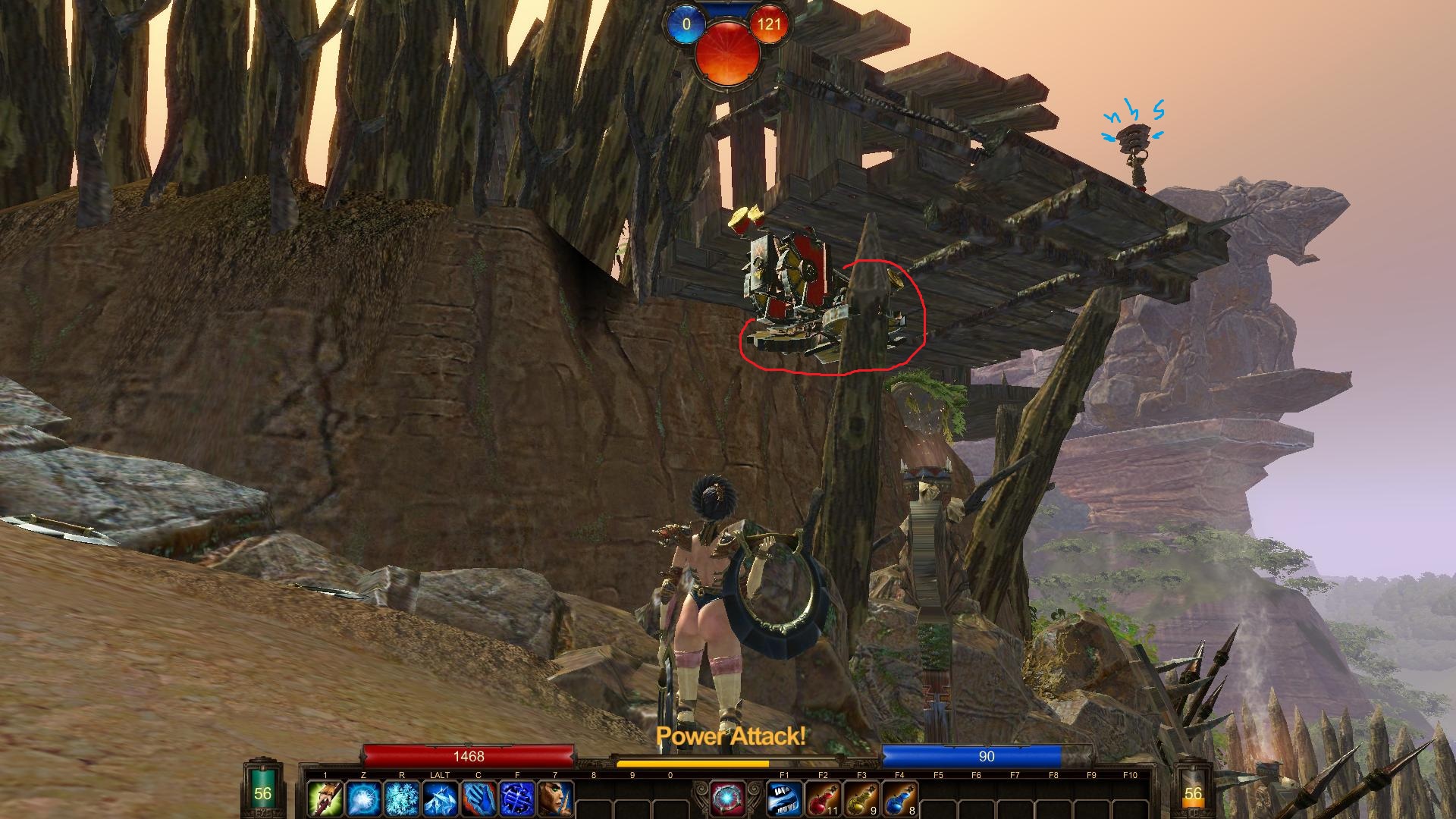Select the large red orb at top center
This screenshot has height=819, width=1456.
point(726,53)
